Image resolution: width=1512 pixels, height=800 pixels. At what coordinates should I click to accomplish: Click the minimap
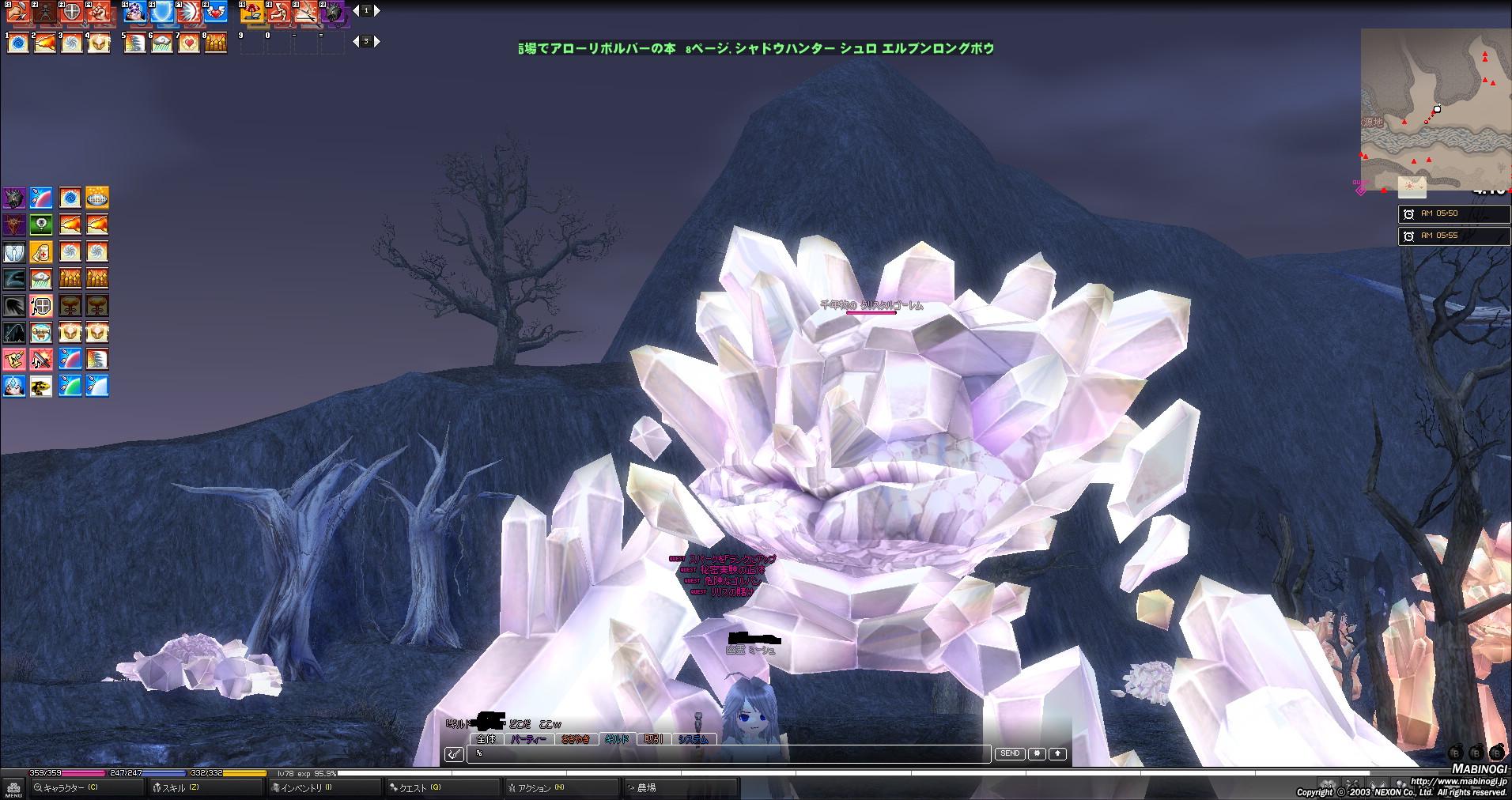[x=1435, y=109]
